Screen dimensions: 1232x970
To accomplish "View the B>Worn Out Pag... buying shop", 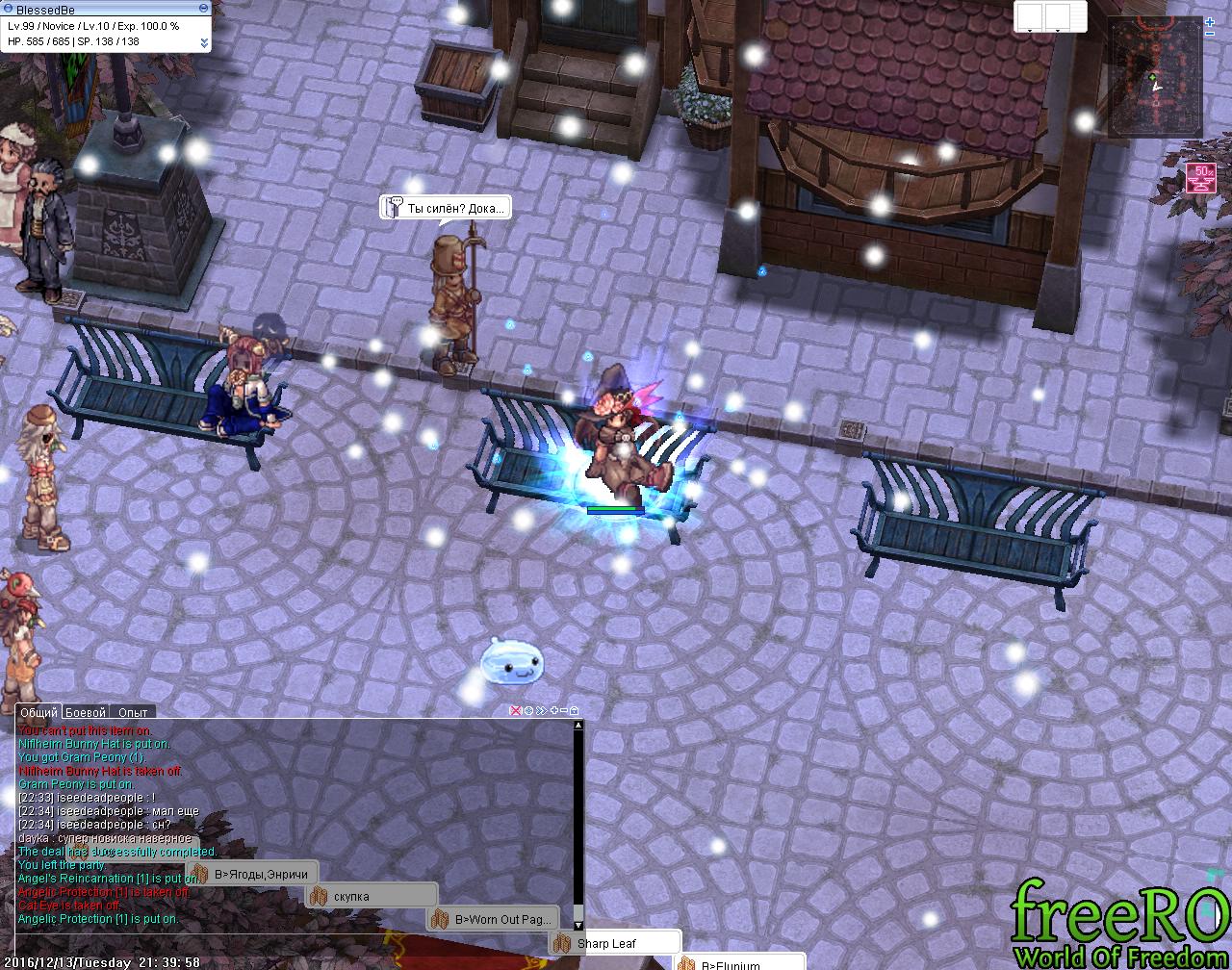I will [x=493, y=919].
